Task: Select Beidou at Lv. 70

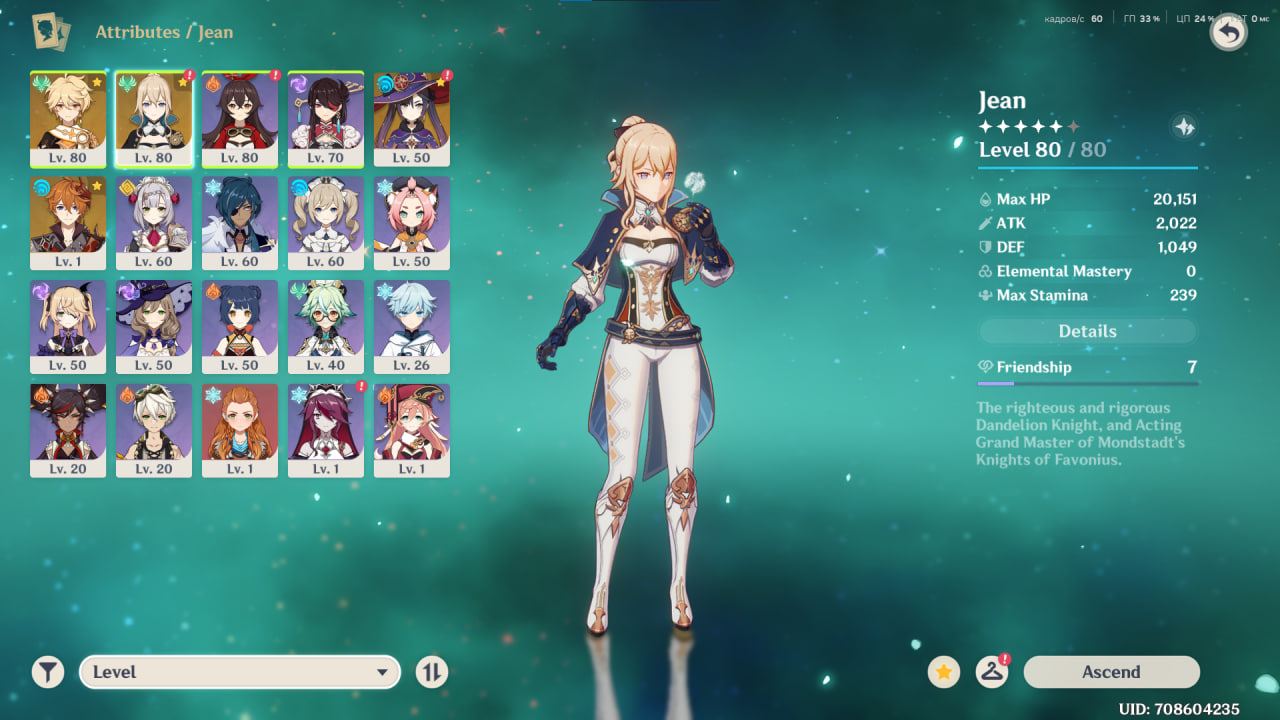Action: (x=326, y=118)
